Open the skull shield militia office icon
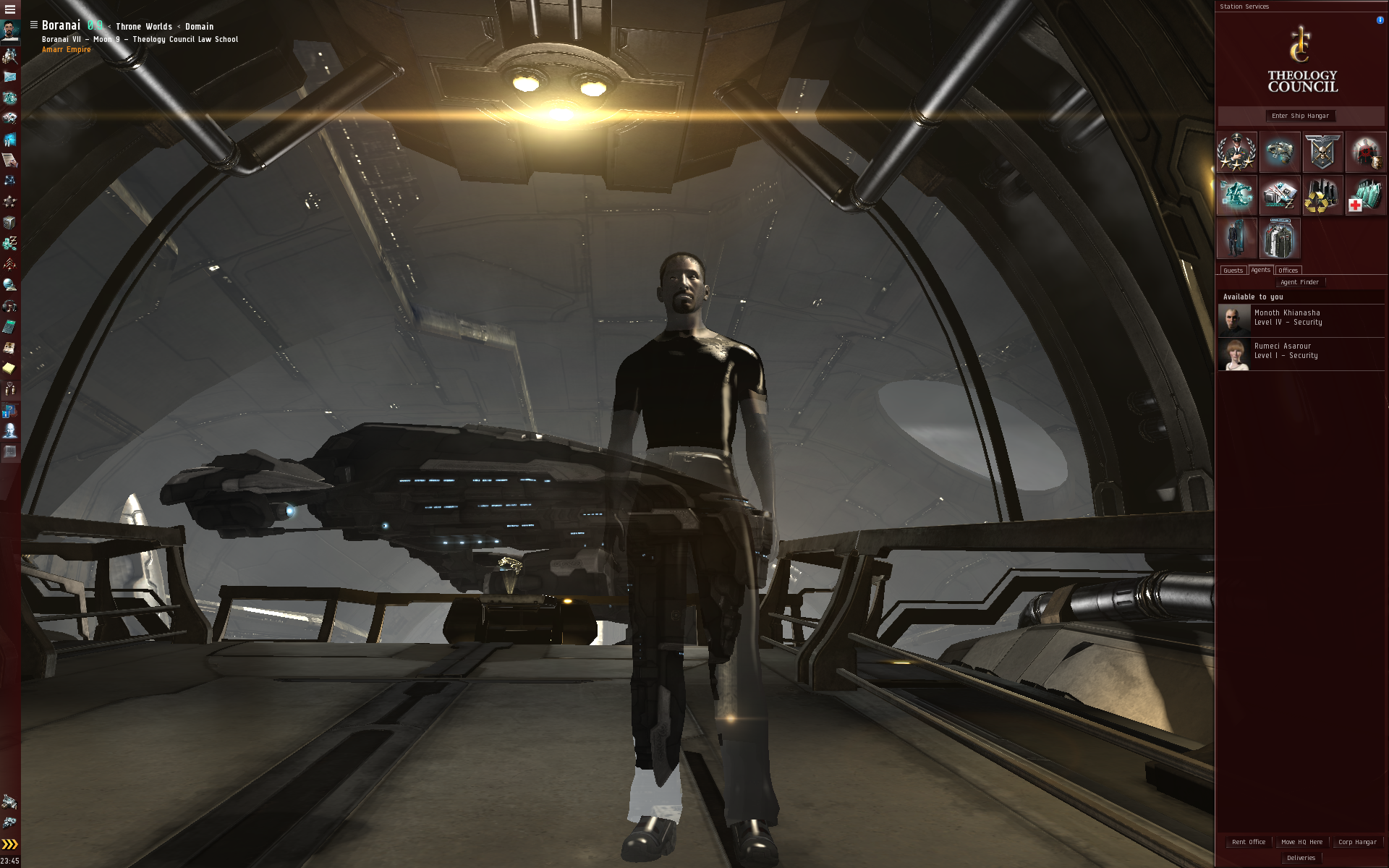The width and height of the screenshot is (1389, 868). point(1322,152)
